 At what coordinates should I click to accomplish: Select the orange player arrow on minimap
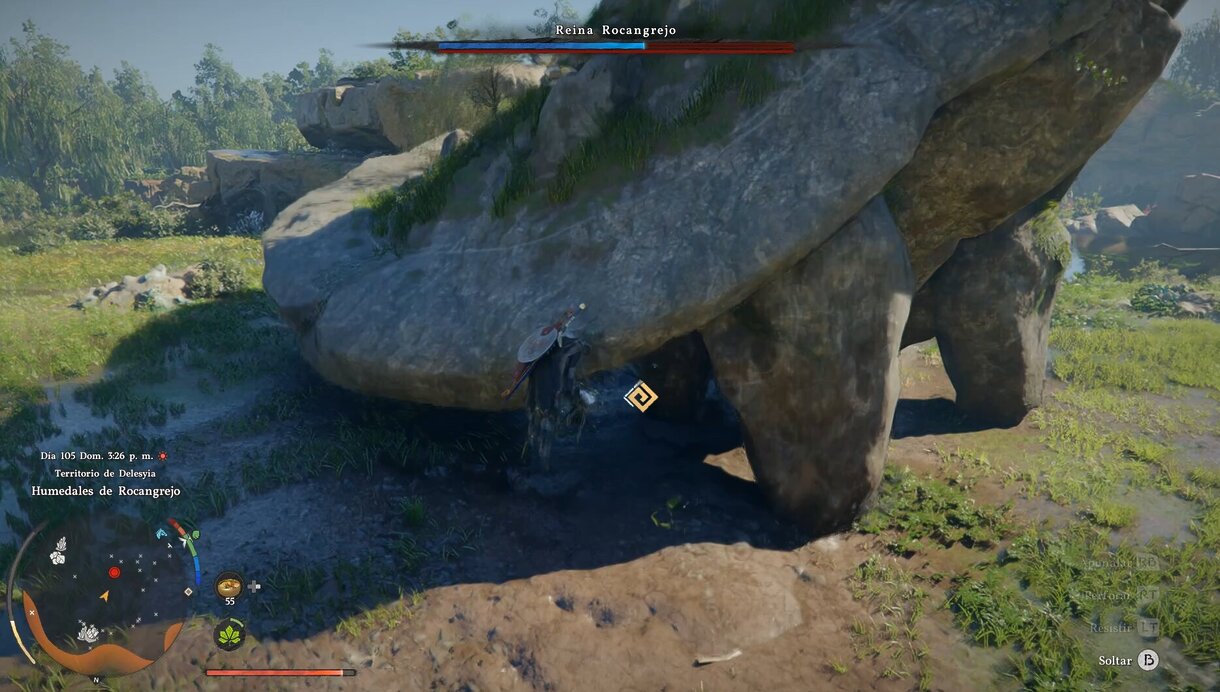(104, 596)
